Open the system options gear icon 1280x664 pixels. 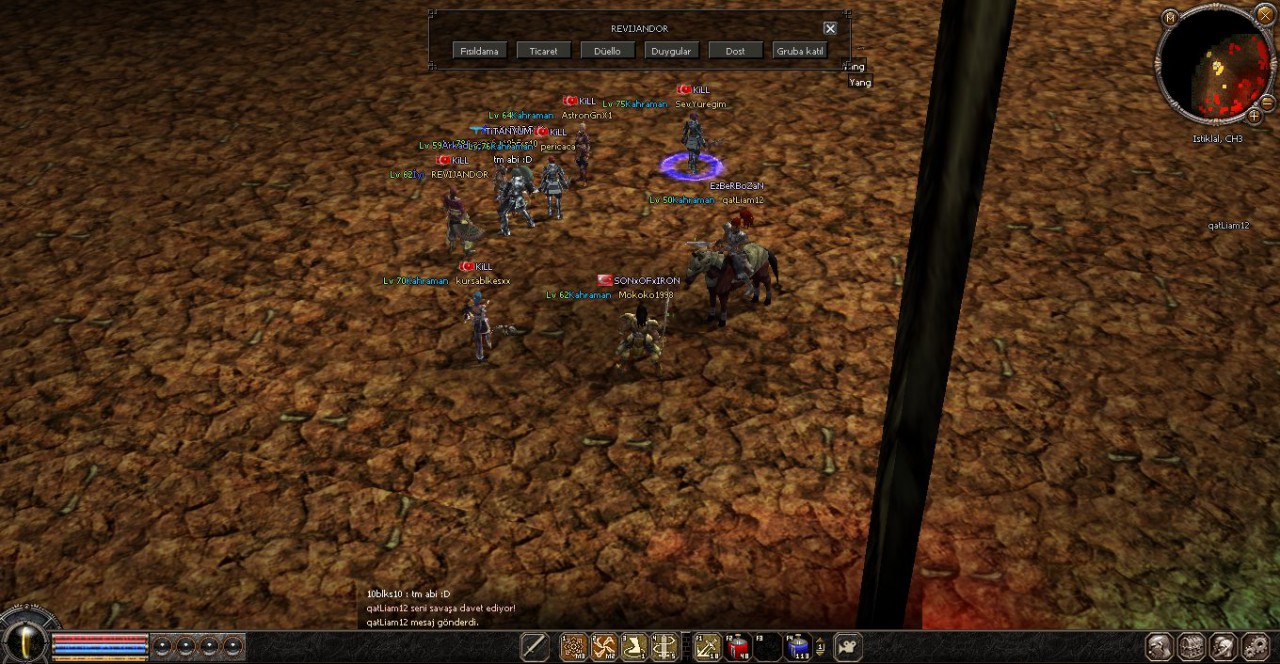click(1255, 647)
